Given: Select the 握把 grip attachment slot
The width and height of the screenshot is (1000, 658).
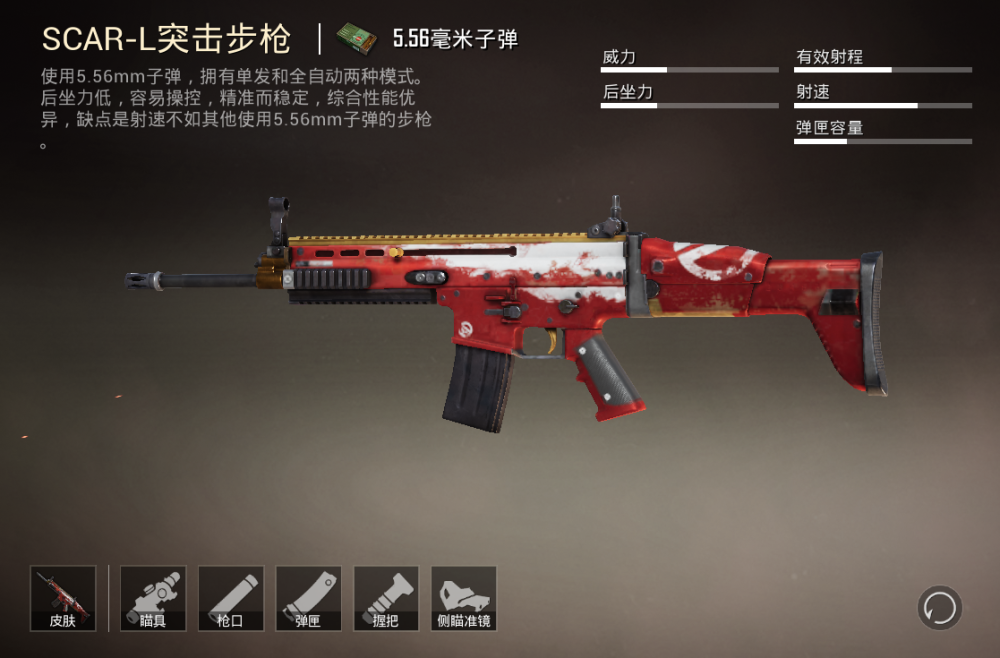Looking at the screenshot, I should pyautogui.click(x=386, y=598).
